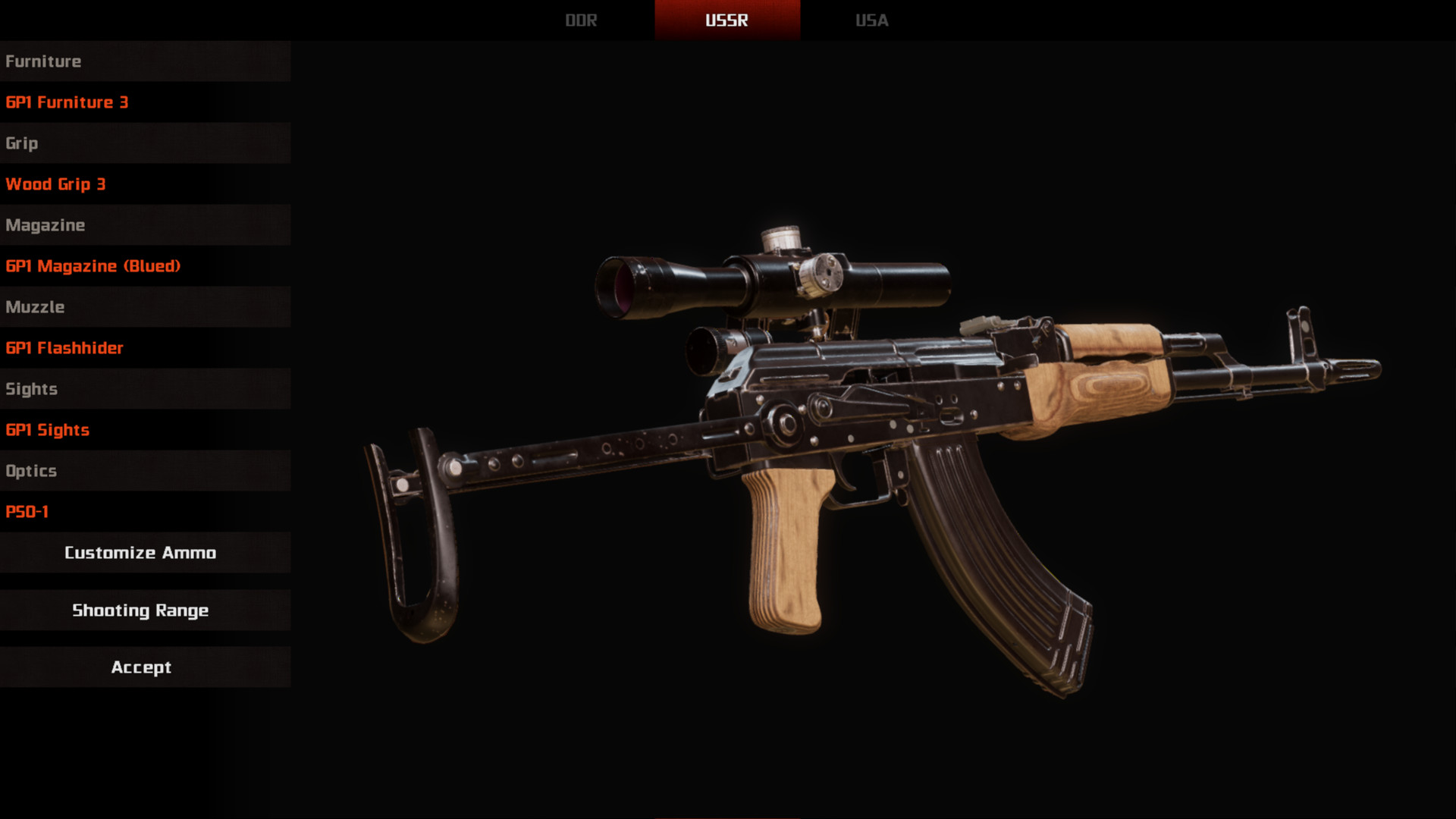Accept the weapon customization
1456x819 pixels.
[x=141, y=667]
